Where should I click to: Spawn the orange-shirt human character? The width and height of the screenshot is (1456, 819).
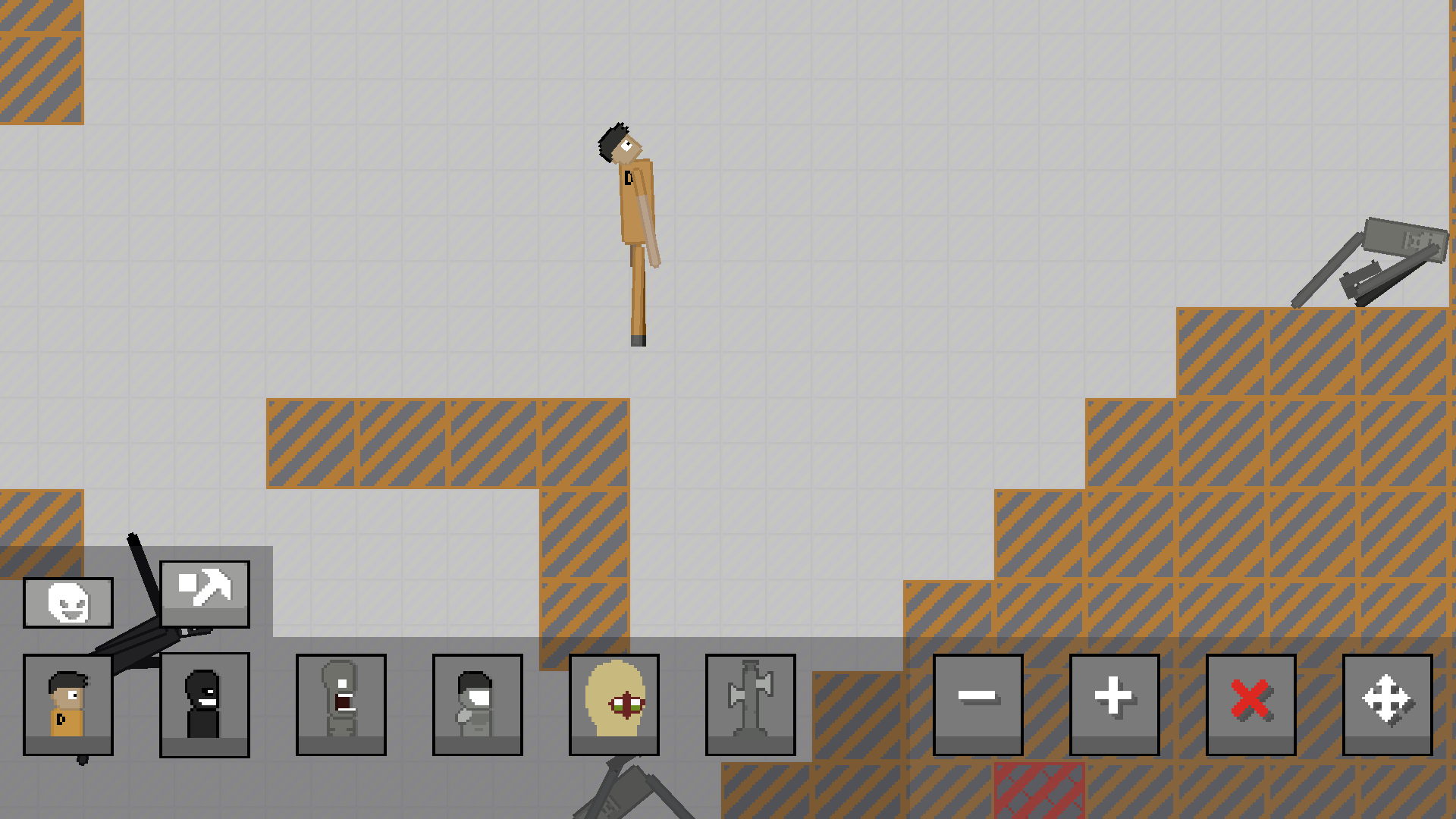coord(67,704)
